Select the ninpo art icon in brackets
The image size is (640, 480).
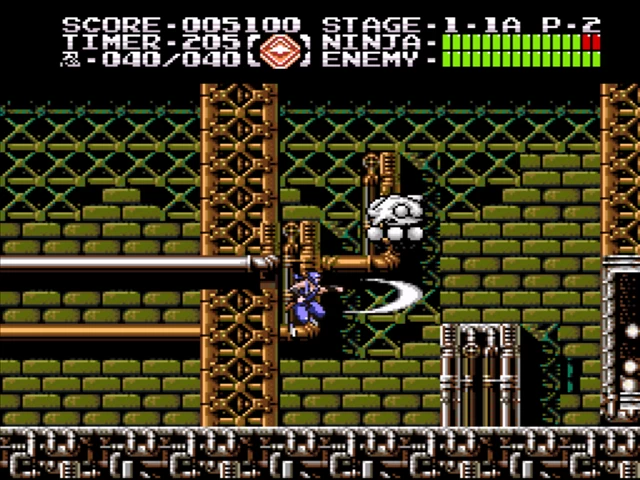[x=283, y=50]
